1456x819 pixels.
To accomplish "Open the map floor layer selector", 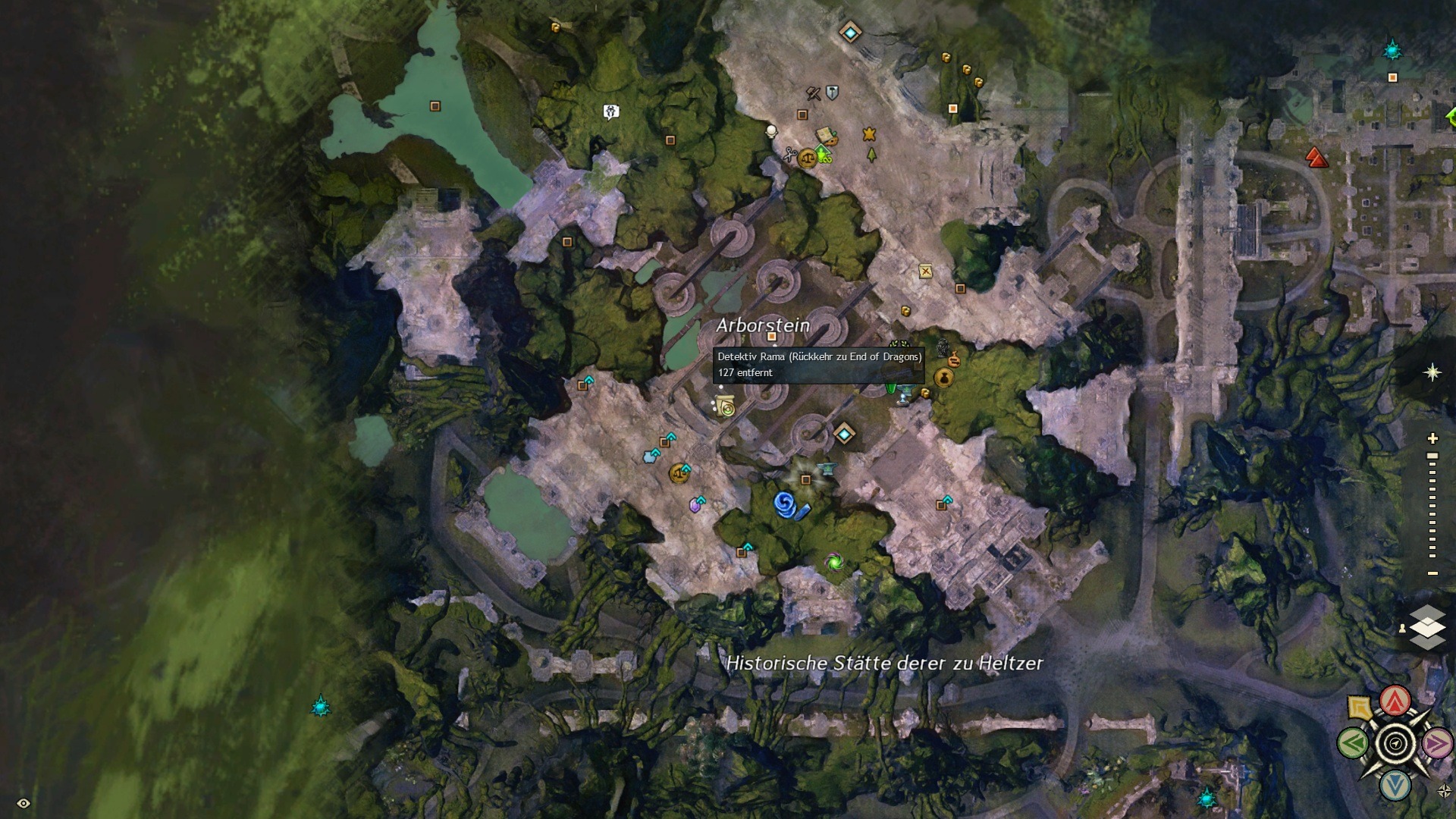I will 1427,627.
